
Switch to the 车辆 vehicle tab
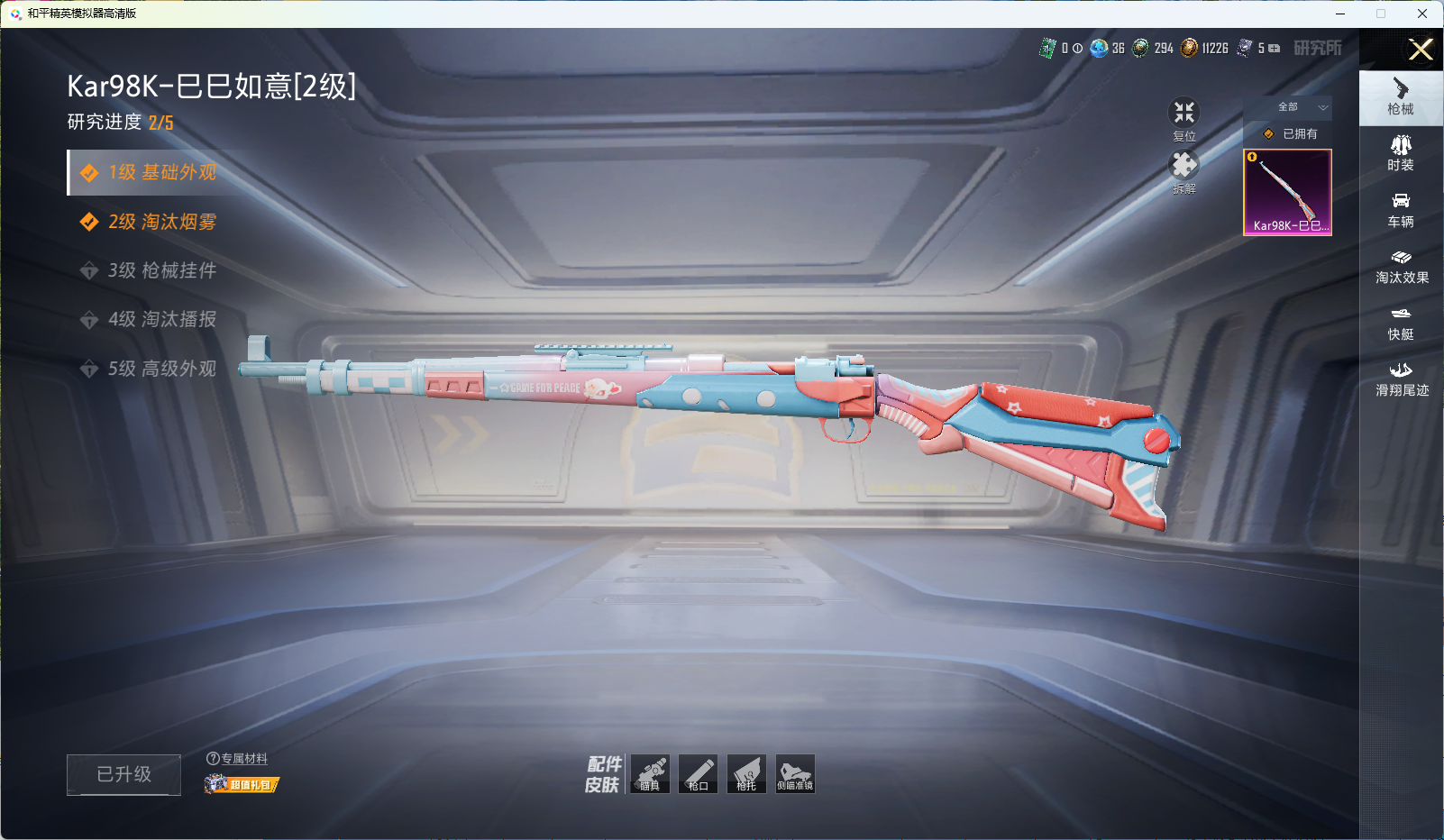[1401, 209]
